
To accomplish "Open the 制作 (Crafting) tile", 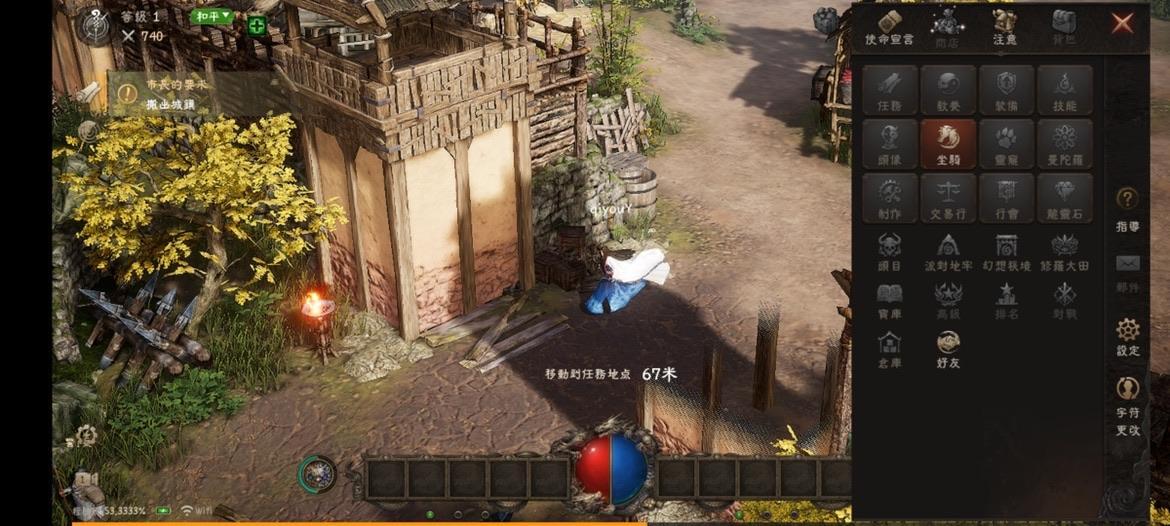I will [x=890, y=198].
